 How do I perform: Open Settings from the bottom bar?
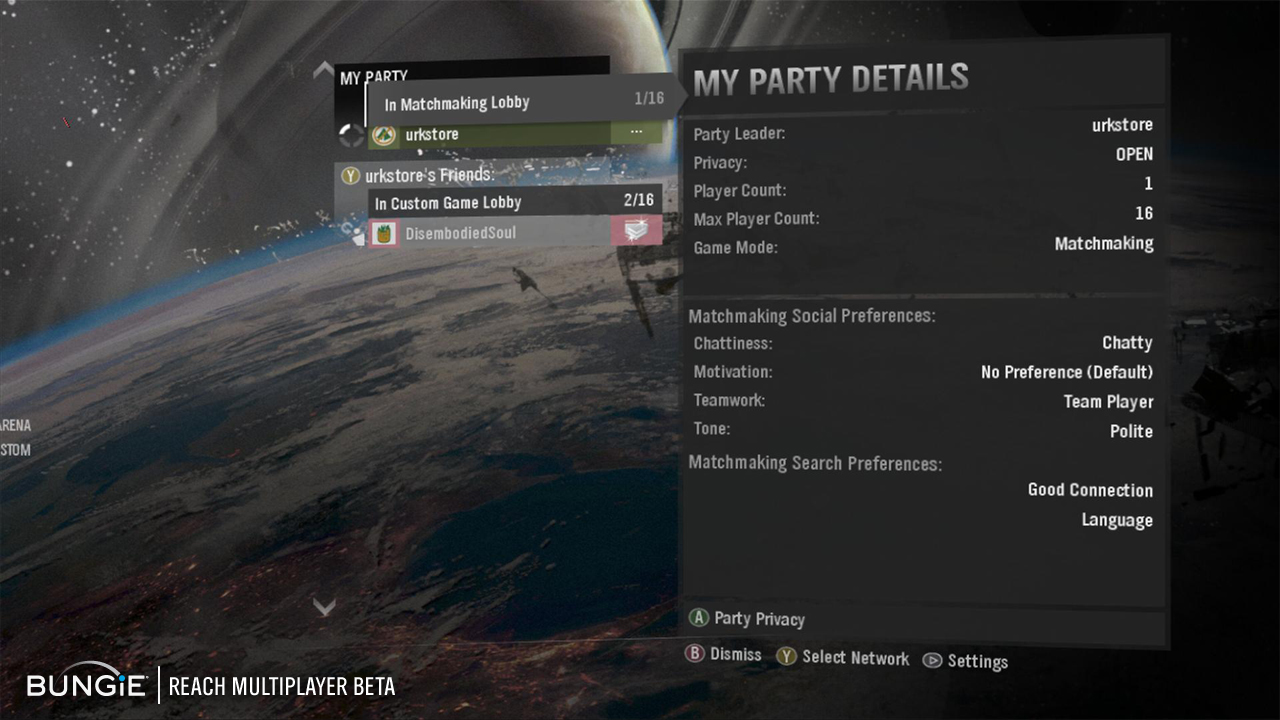tap(965, 661)
